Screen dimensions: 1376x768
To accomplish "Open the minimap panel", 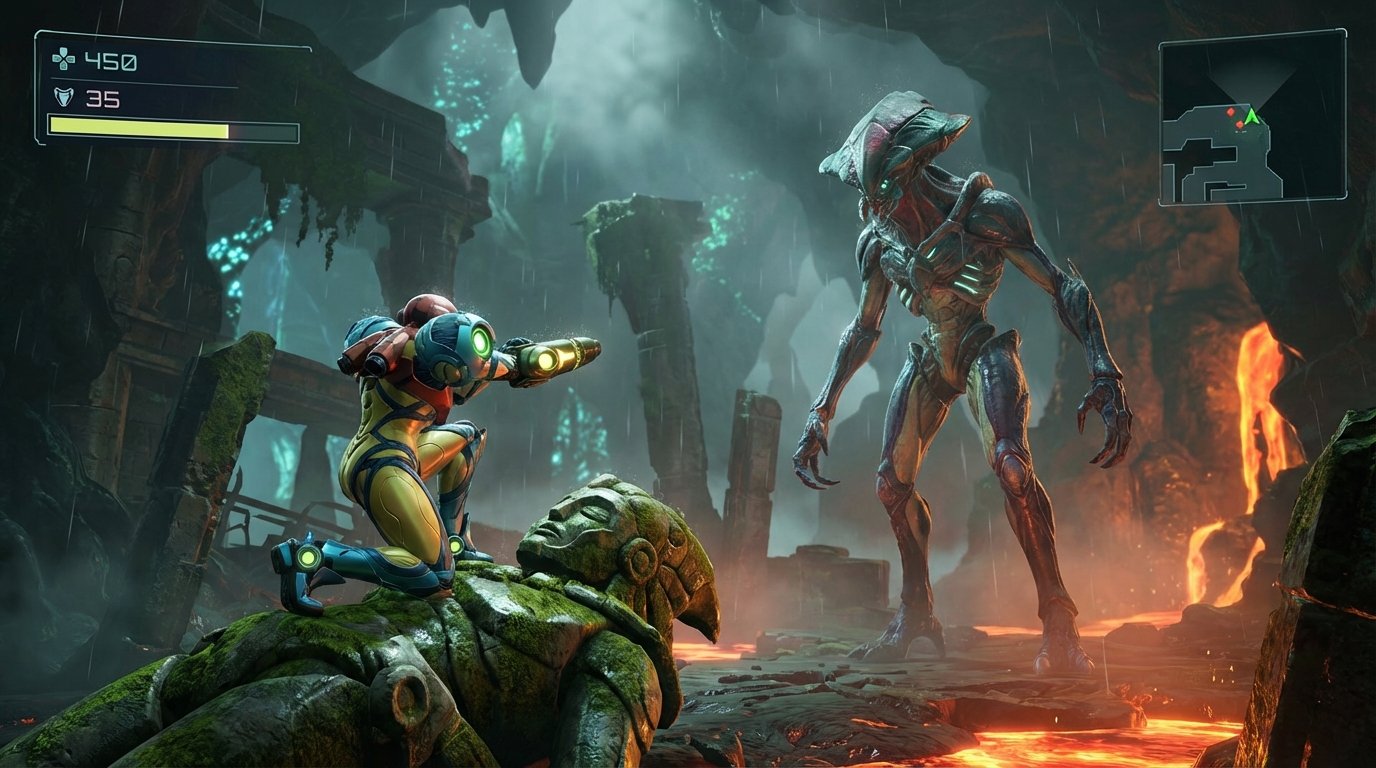I will (1250, 120).
